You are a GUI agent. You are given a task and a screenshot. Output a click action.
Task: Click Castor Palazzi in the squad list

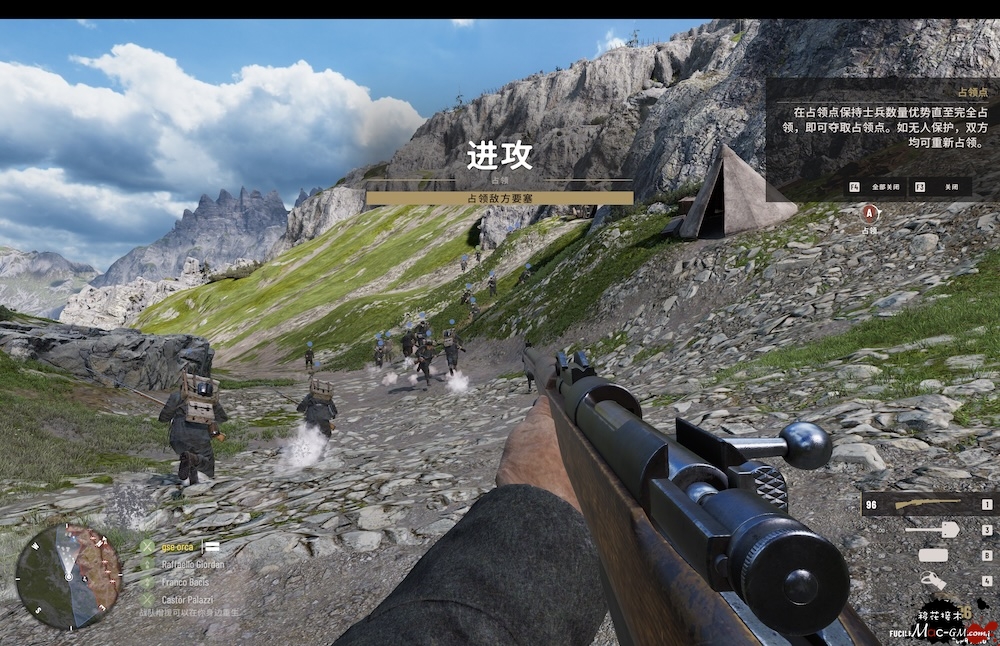(x=188, y=598)
